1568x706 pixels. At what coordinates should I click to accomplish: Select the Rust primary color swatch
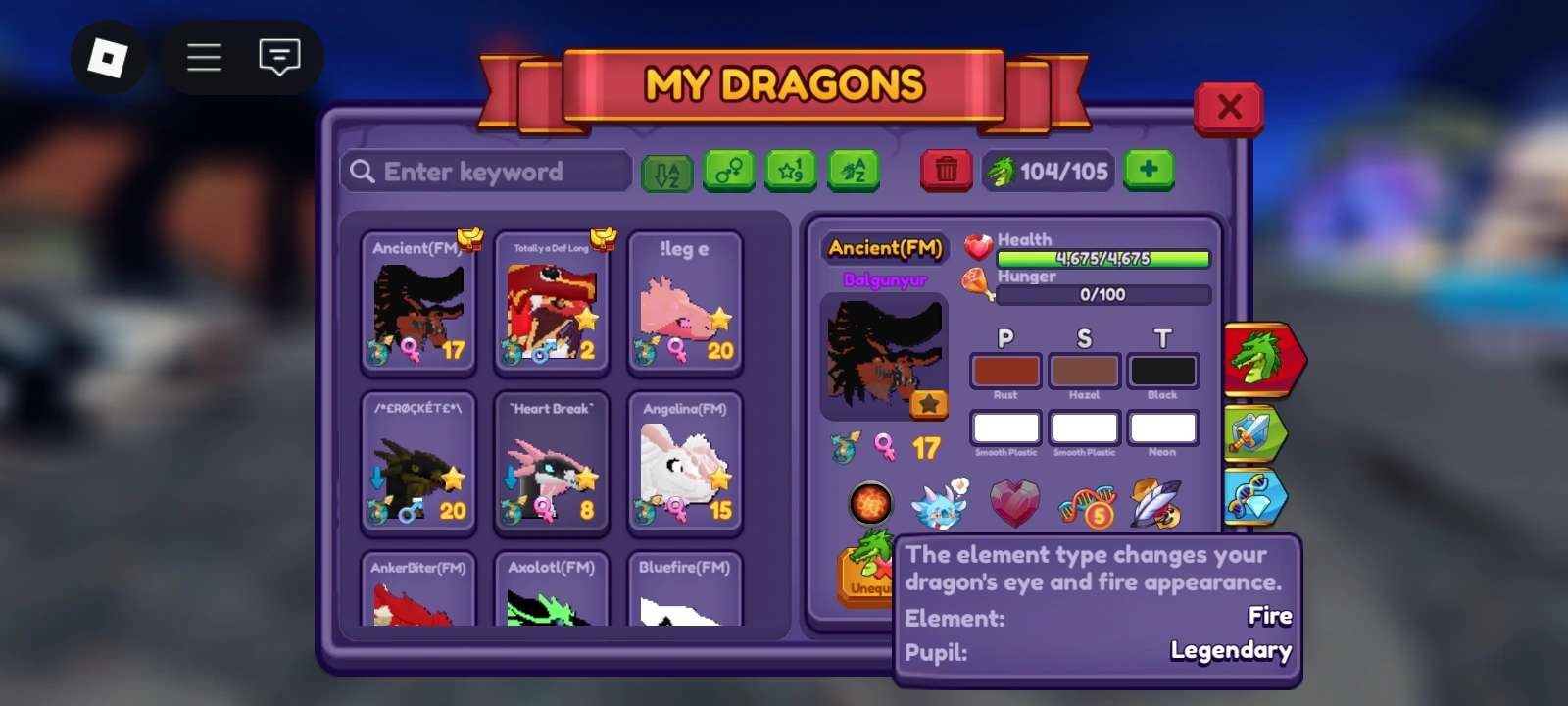tap(1004, 371)
